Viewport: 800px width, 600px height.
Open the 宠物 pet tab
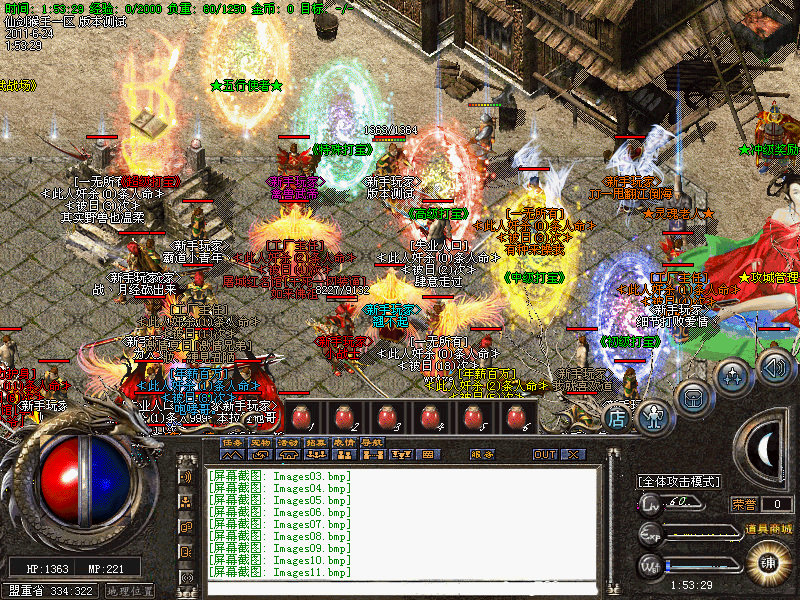tap(260, 442)
